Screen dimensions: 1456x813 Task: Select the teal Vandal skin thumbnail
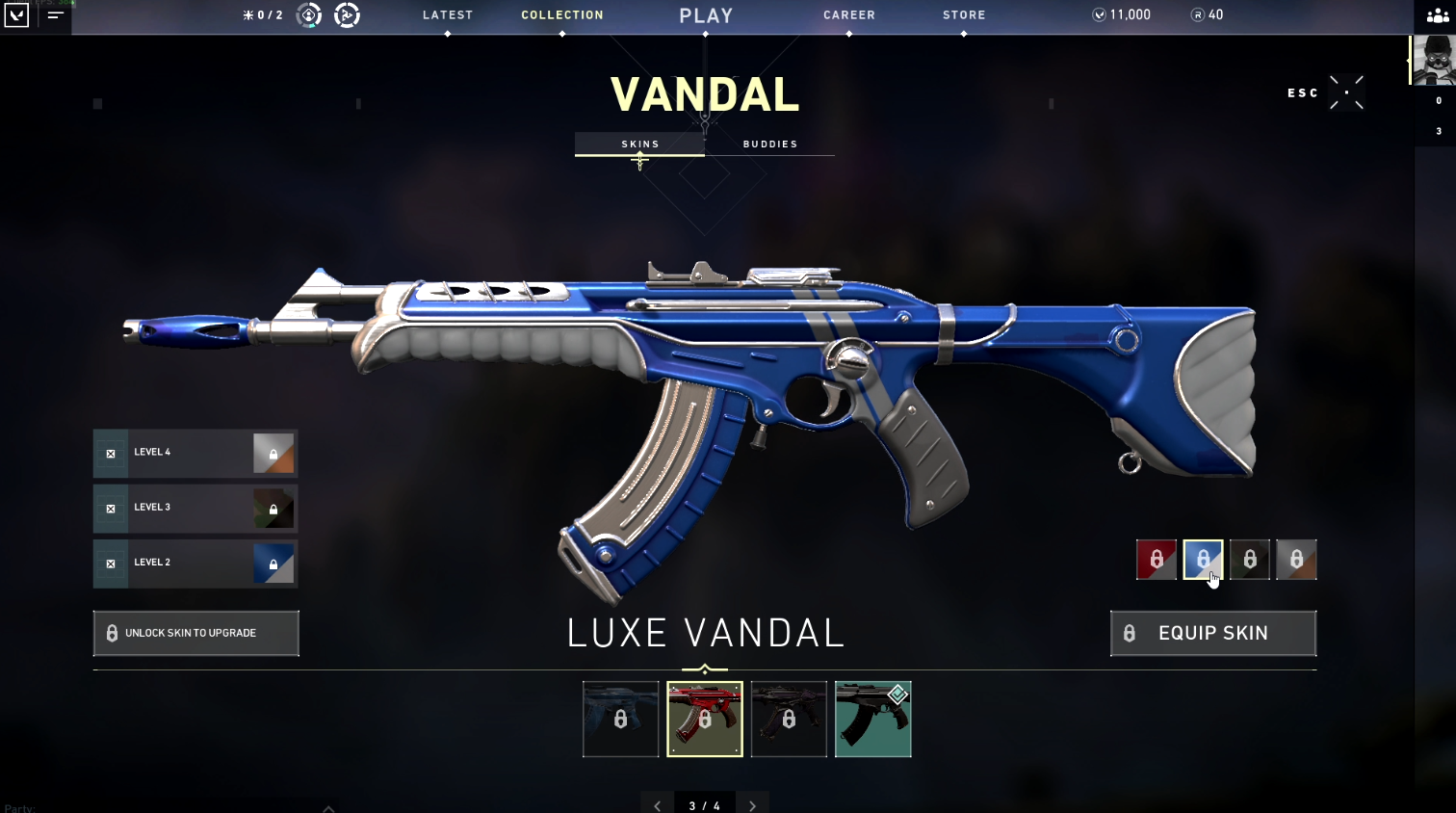tap(872, 719)
